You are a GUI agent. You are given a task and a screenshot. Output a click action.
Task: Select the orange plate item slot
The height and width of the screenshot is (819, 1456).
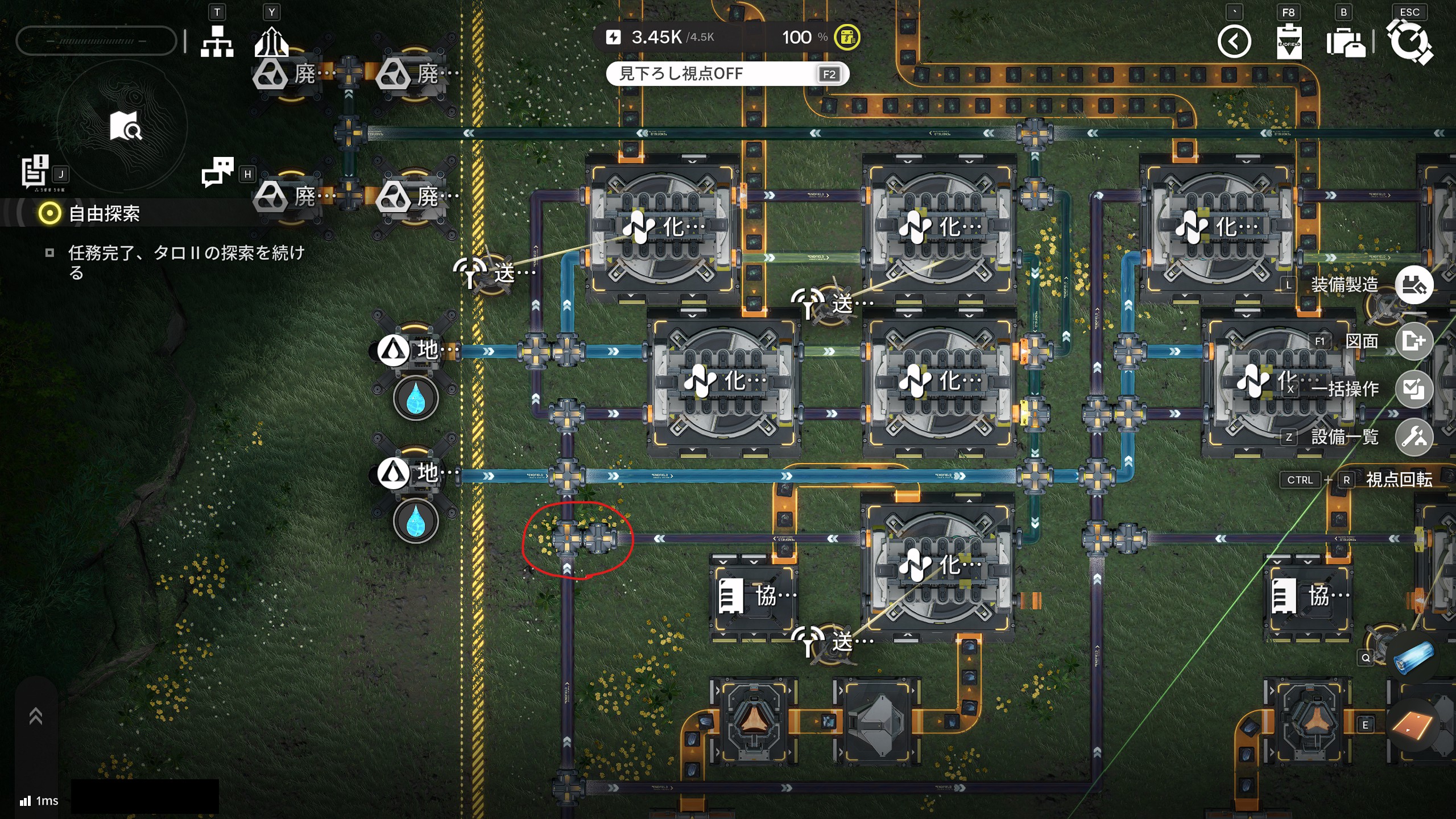pyautogui.click(x=1413, y=725)
